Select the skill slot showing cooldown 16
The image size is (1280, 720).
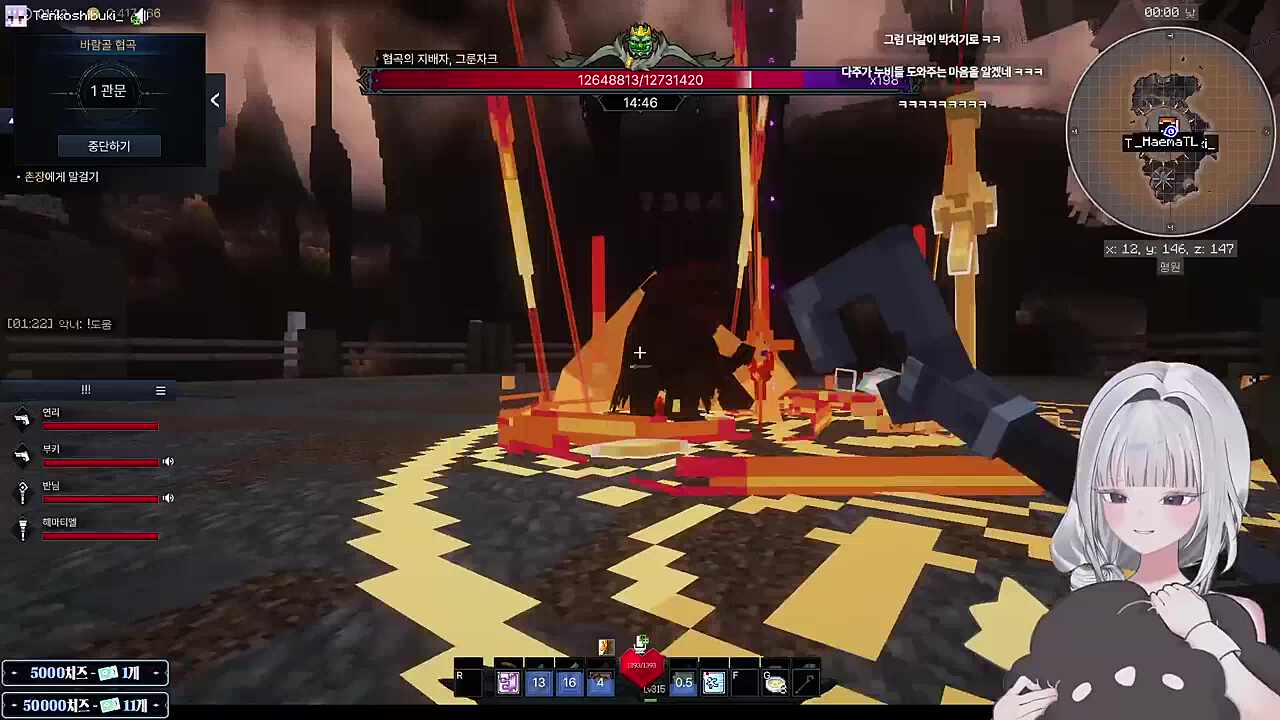pyautogui.click(x=569, y=683)
